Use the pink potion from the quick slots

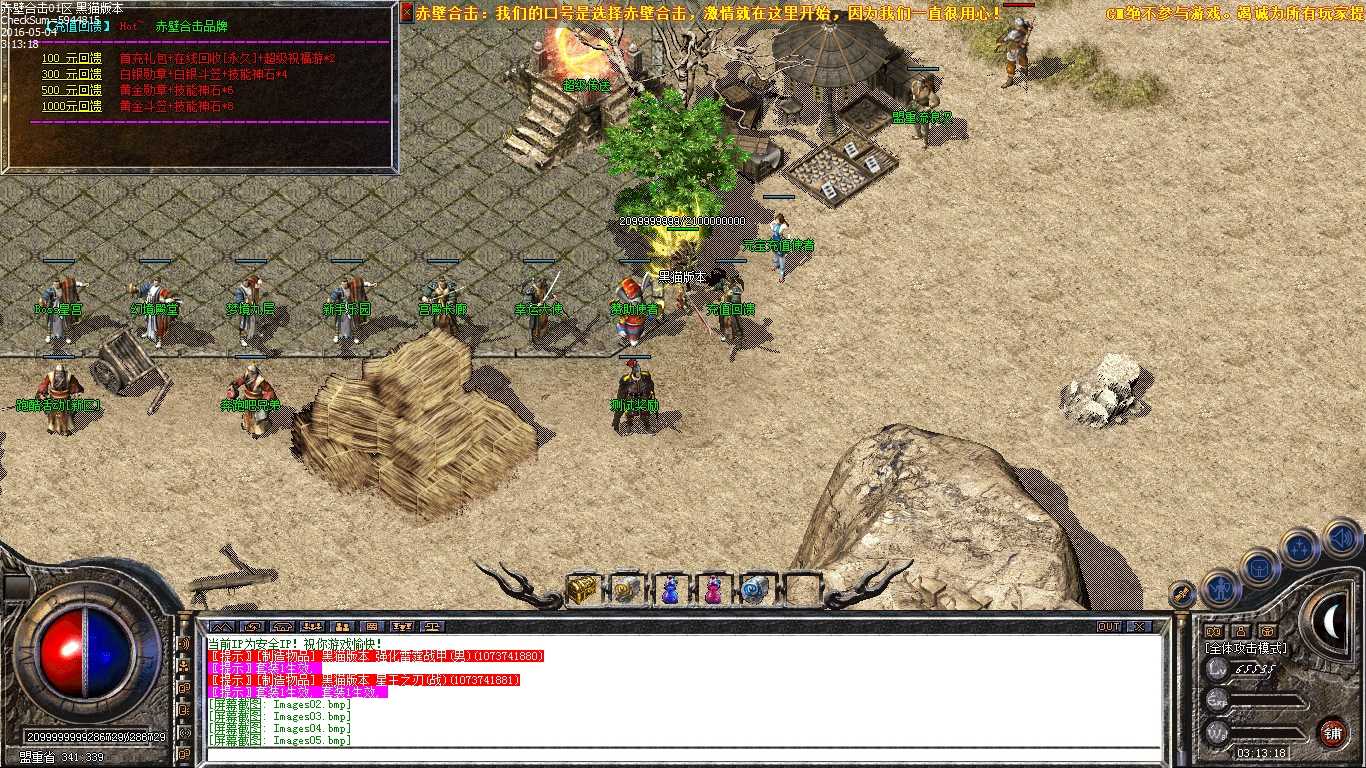pos(712,590)
